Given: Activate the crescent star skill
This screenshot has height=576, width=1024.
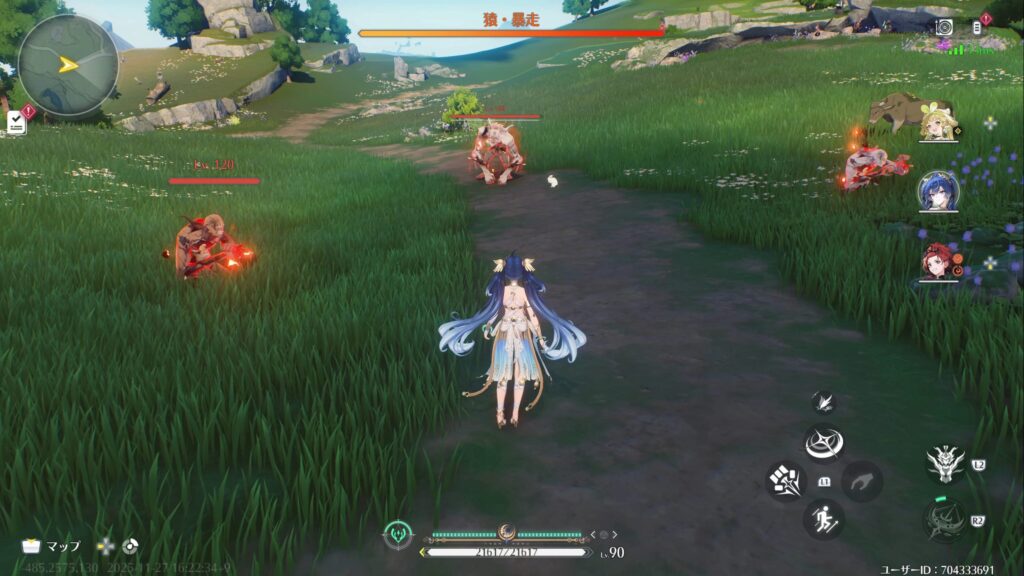Looking at the screenshot, I should click(824, 443).
